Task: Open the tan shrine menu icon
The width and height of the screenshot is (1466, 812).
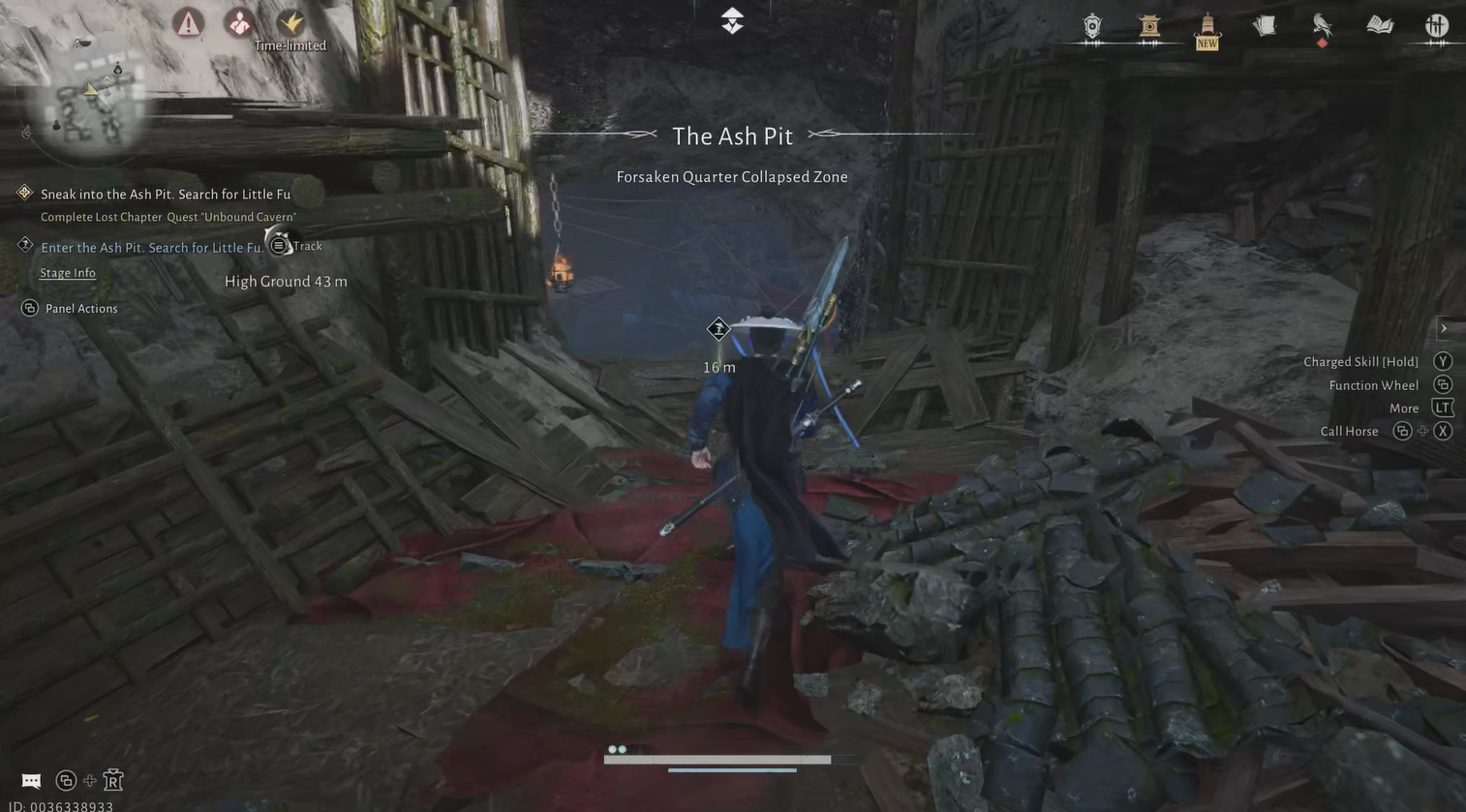Action: pyautogui.click(x=1149, y=26)
